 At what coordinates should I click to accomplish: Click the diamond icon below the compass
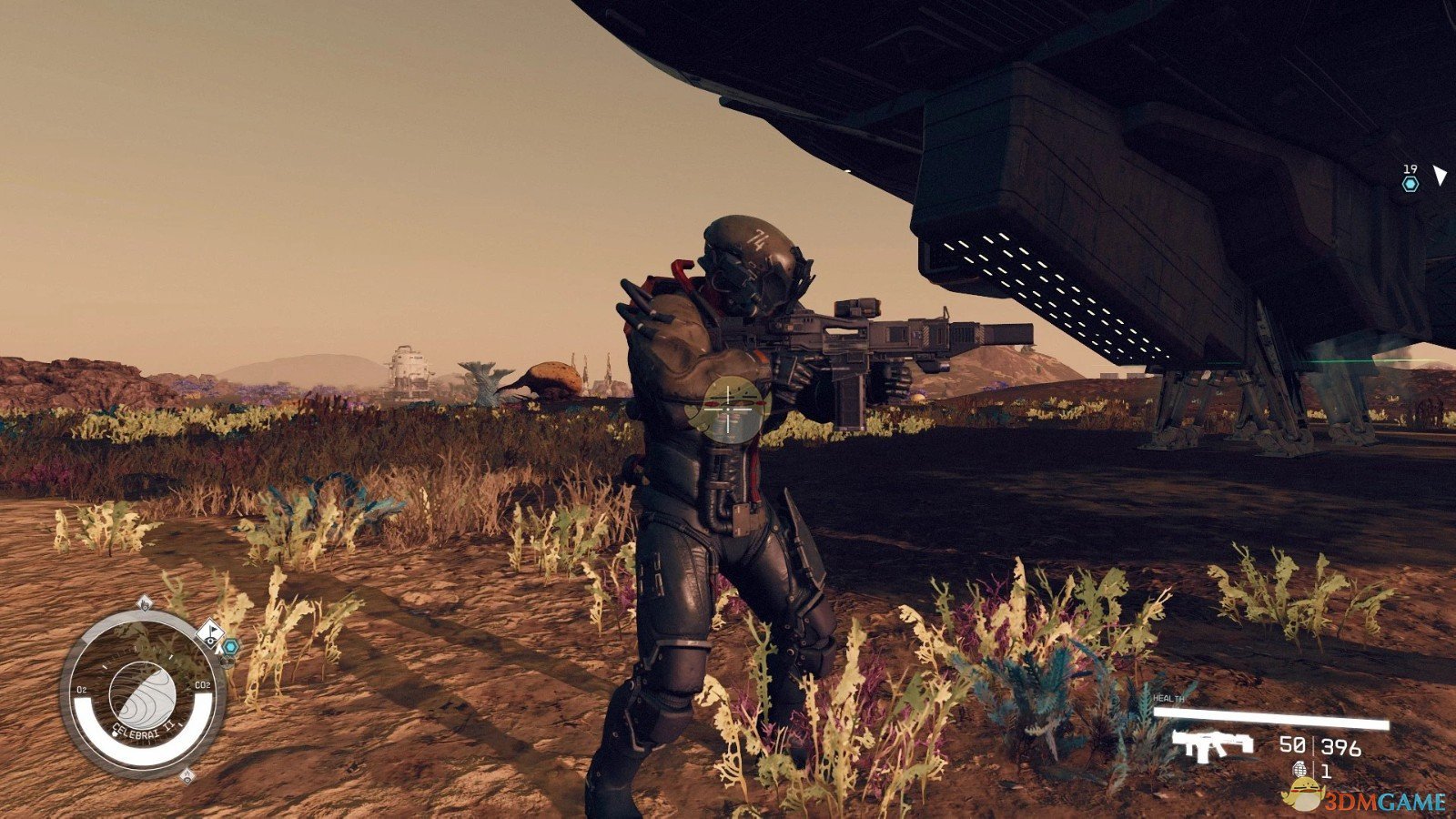click(x=187, y=776)
